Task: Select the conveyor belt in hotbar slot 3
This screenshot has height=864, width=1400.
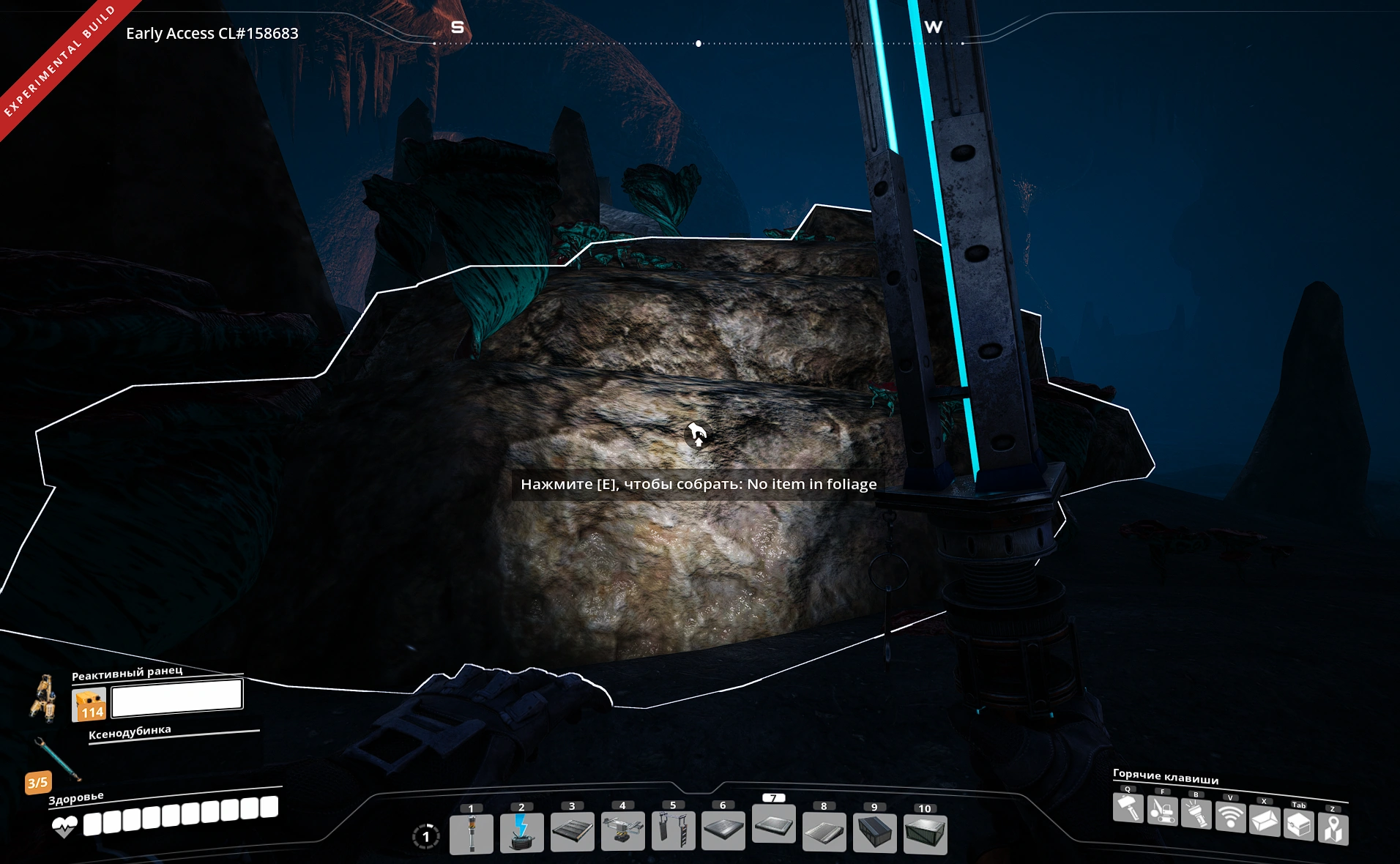Action: (572, 833)
